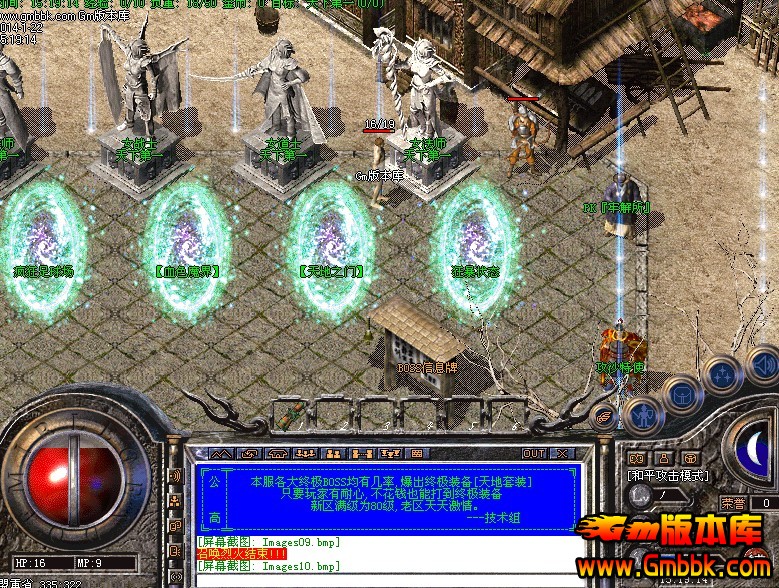Open the minimap mountain icon button
This screenshot has height=588, width=779.
pyautogui.click(x=221, y=454)
